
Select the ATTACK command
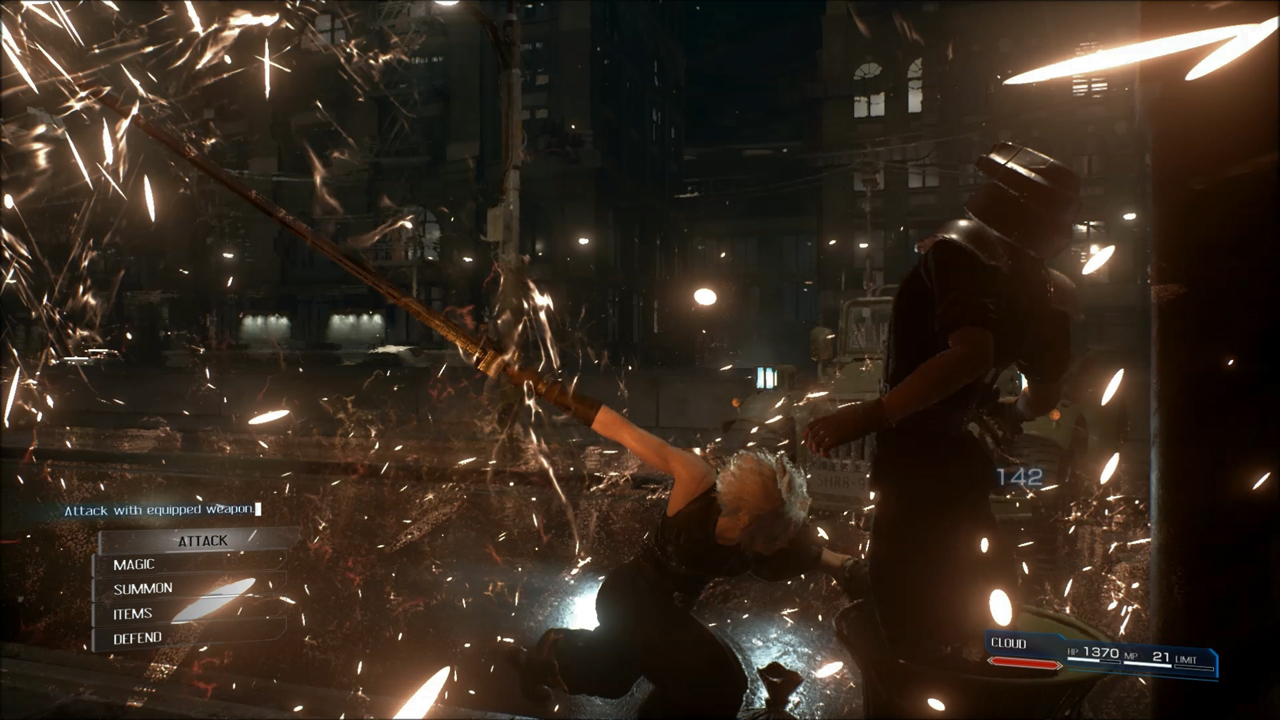pyautogui.click(x=202, y=541)
